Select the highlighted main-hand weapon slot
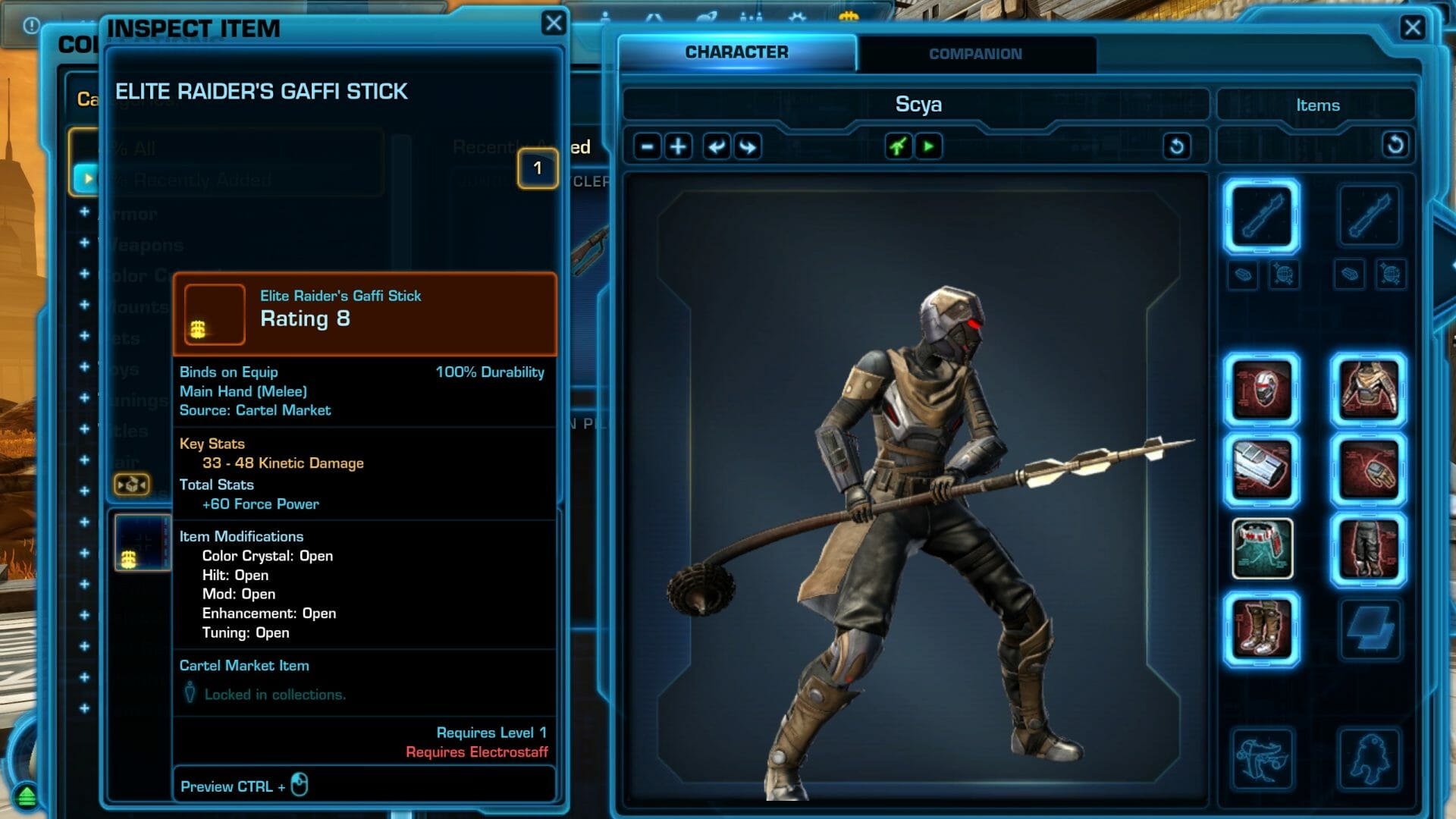The image size is (1456, 819). 1262,216
